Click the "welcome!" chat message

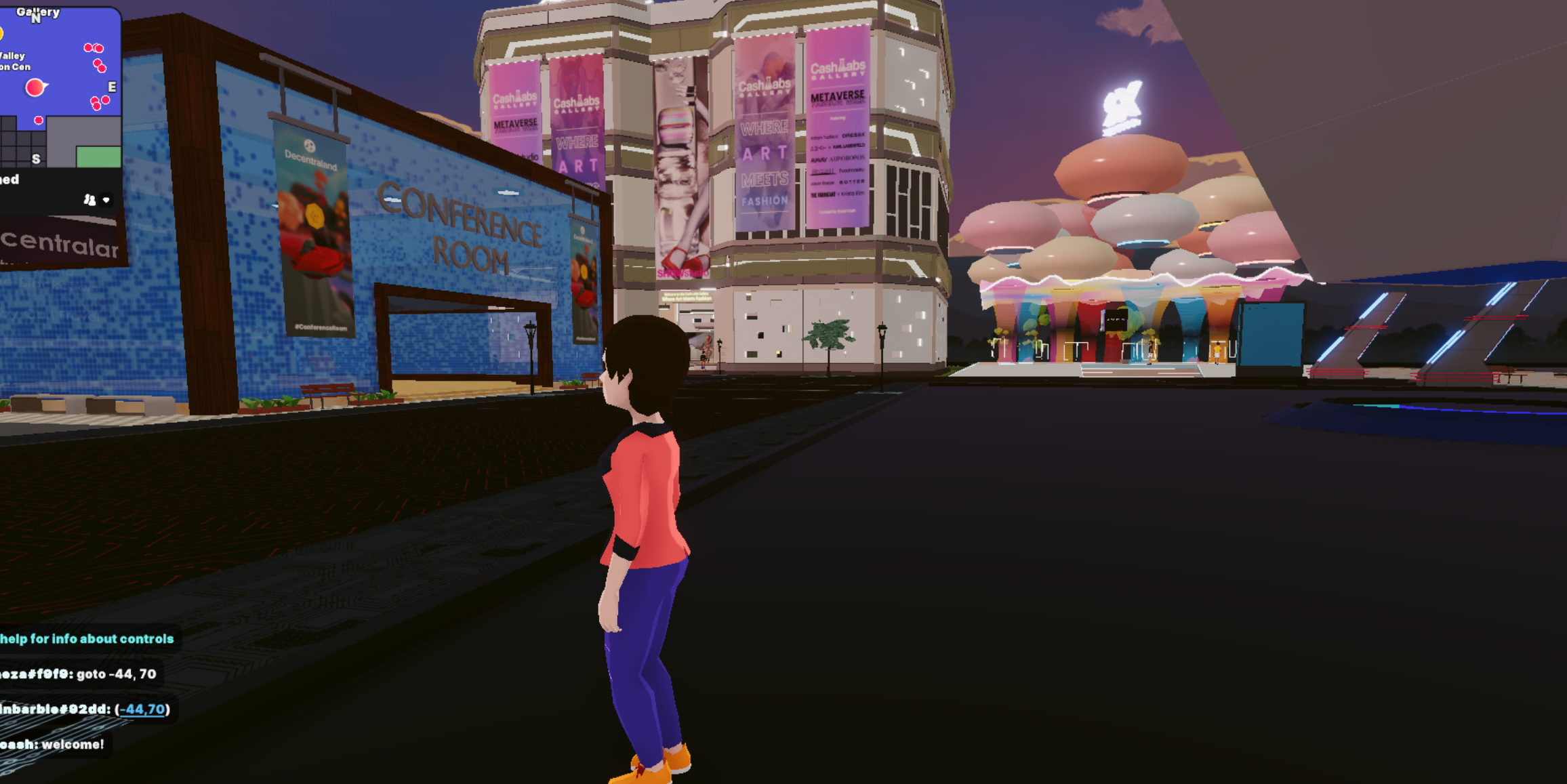coord(53,744)
